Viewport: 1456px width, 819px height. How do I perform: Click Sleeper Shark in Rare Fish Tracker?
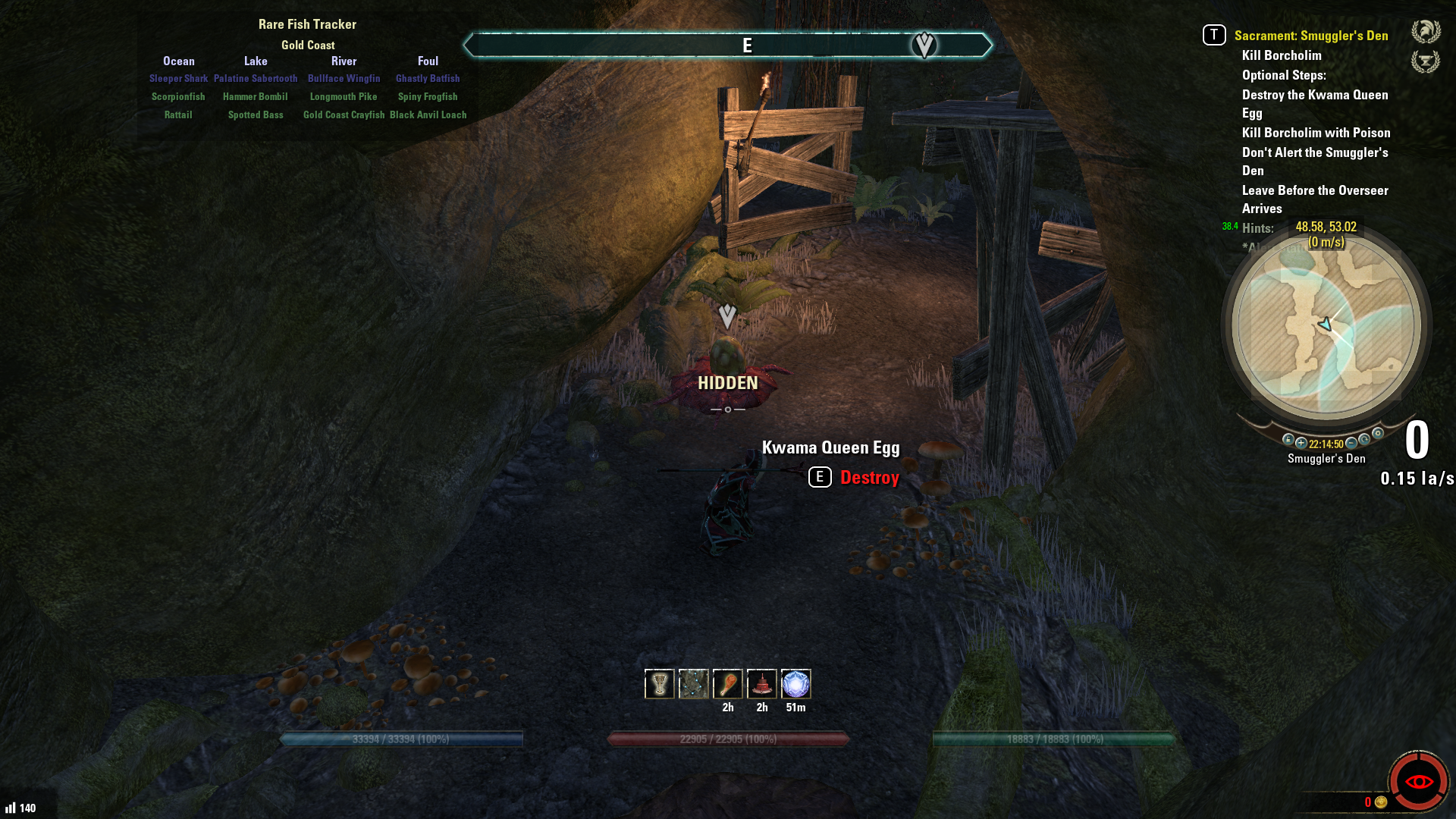(x=178, y=79)
